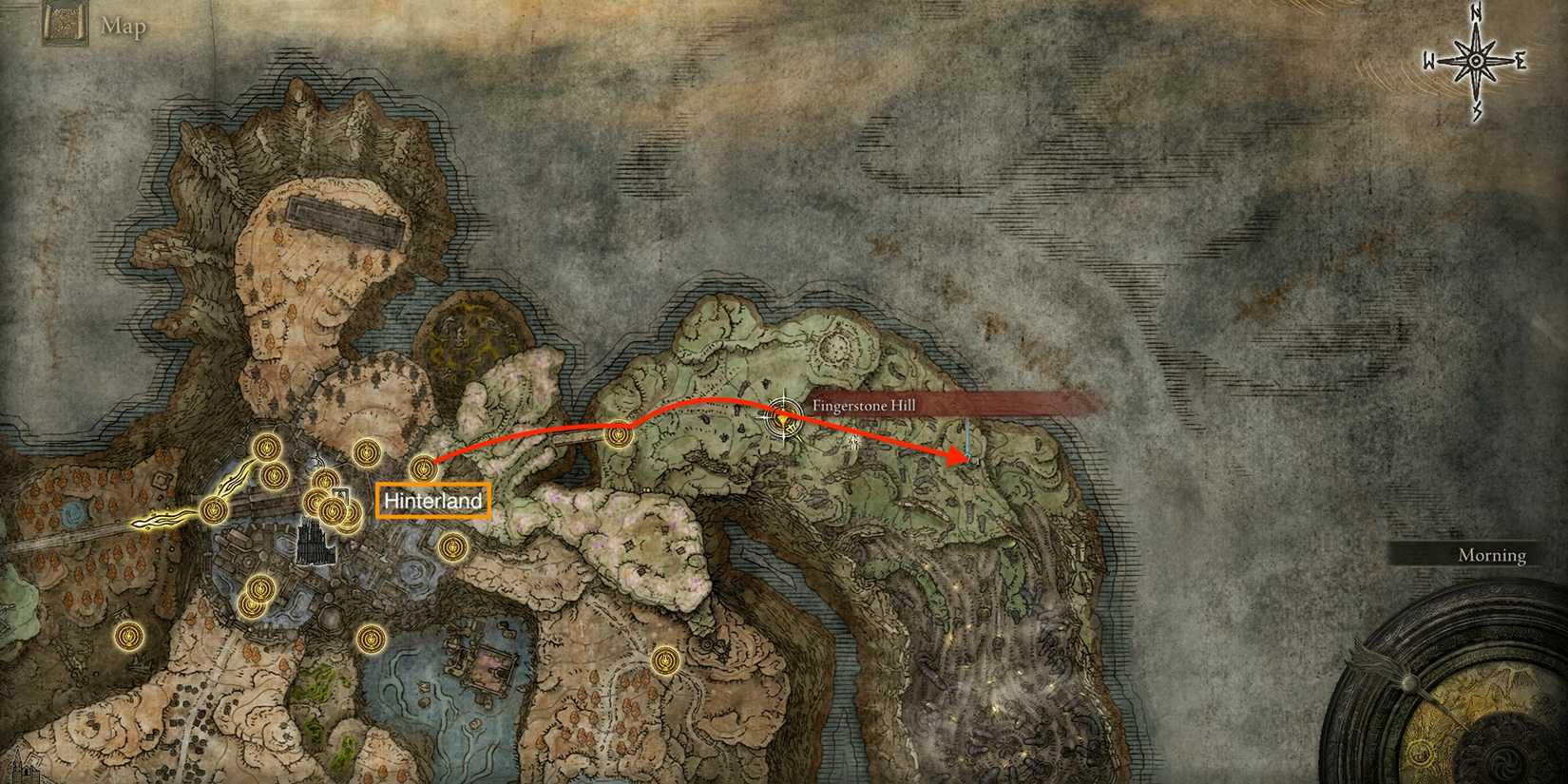1568x784 pixels.
Task: Click the Morning label link
Action: pos(1492,554)
